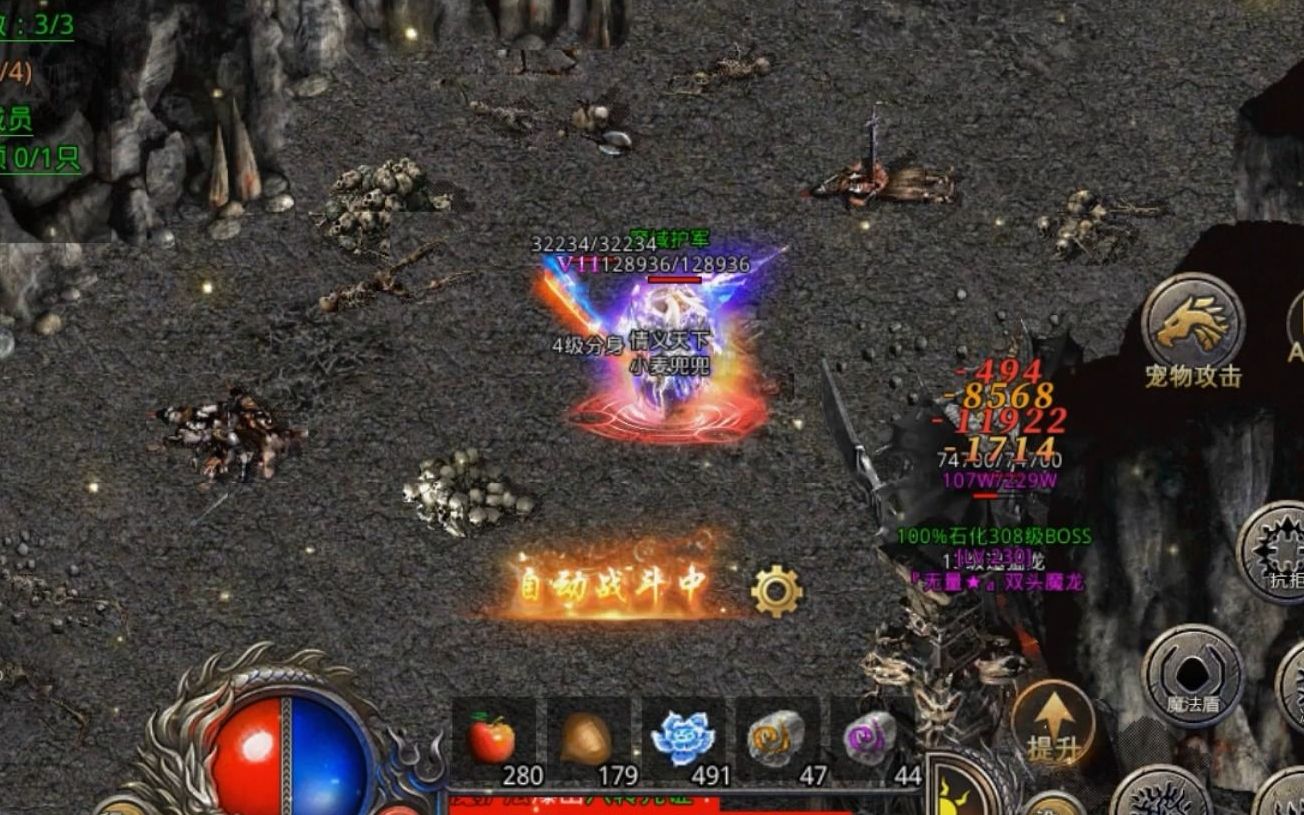Use the orange-swirl stone scroll
The width and height of the screenshot is (1304, 815).
point(776,739)
